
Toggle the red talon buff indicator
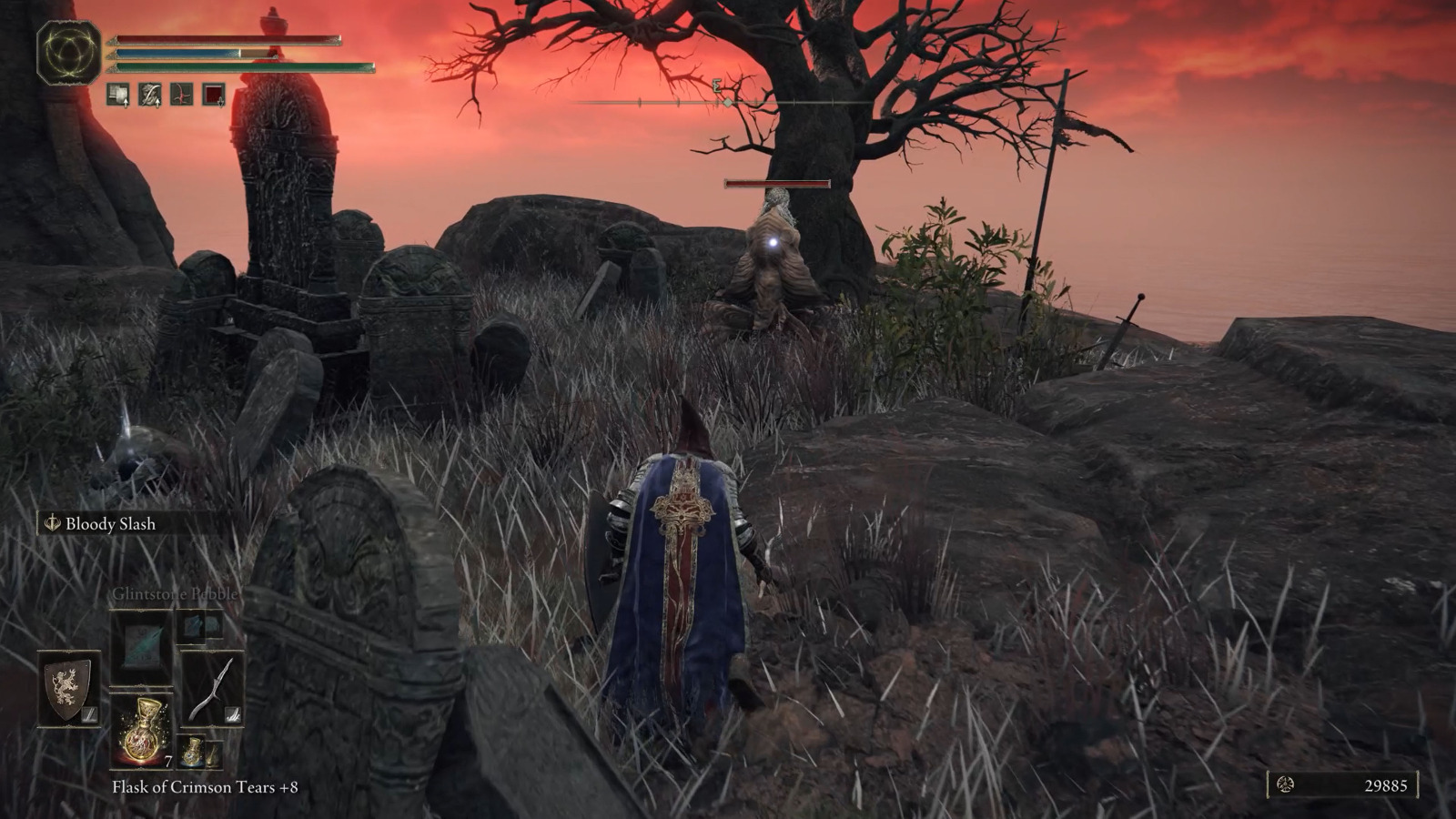[182, 93]
